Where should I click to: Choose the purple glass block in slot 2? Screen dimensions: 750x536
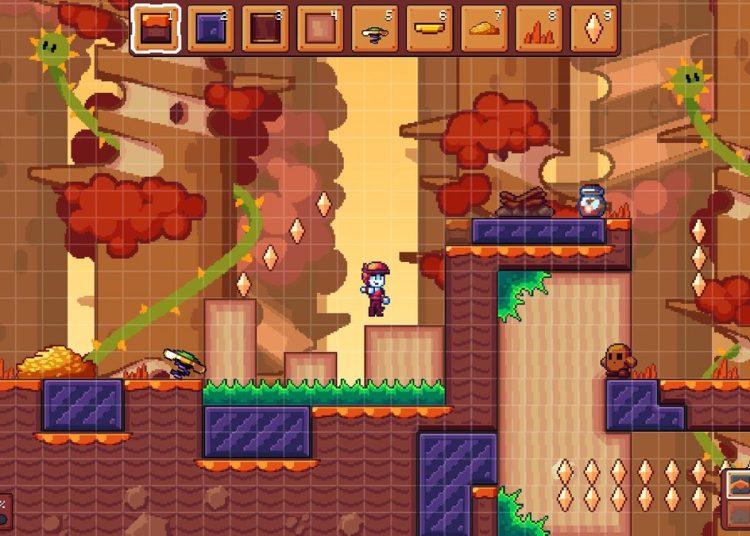[x=210, y=29]
